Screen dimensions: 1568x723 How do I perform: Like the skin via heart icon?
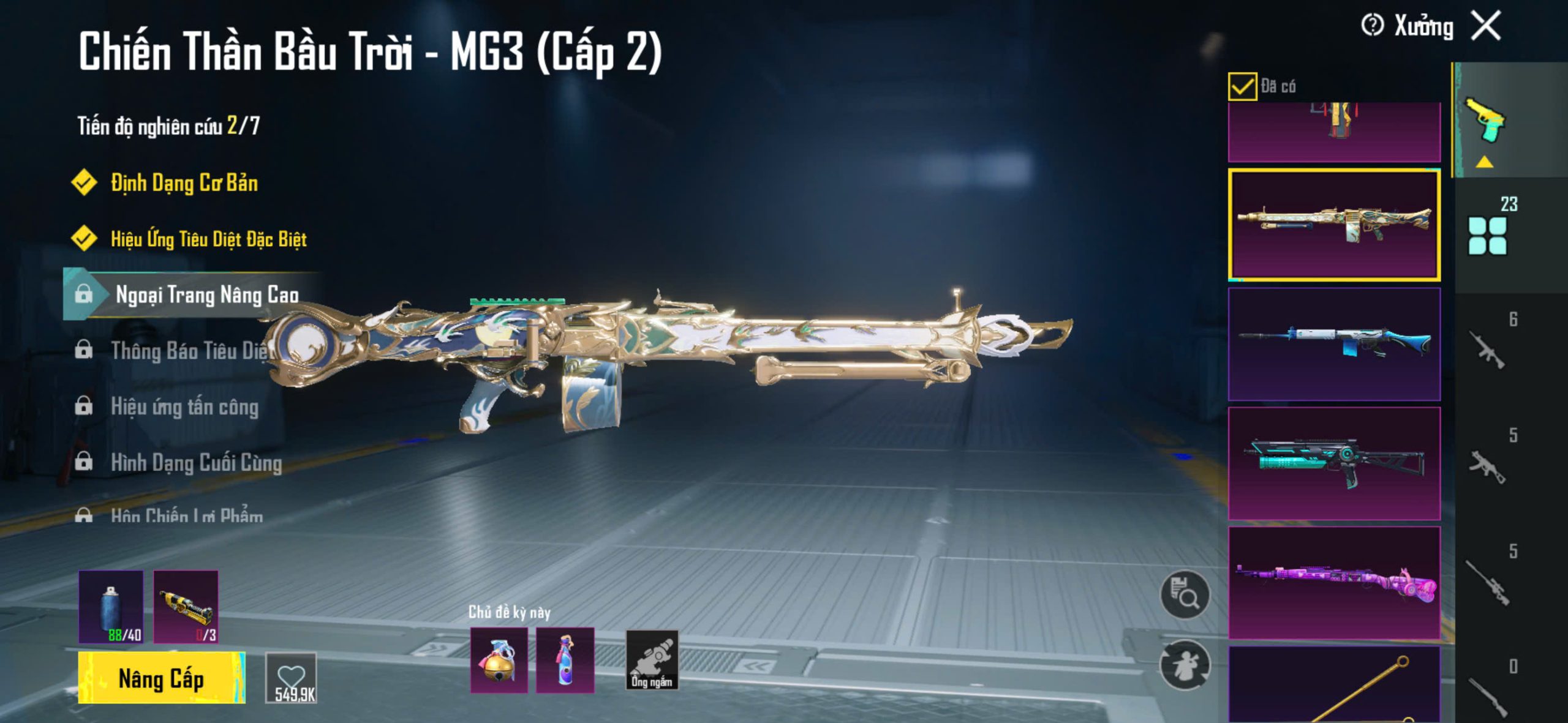(291, 678)
